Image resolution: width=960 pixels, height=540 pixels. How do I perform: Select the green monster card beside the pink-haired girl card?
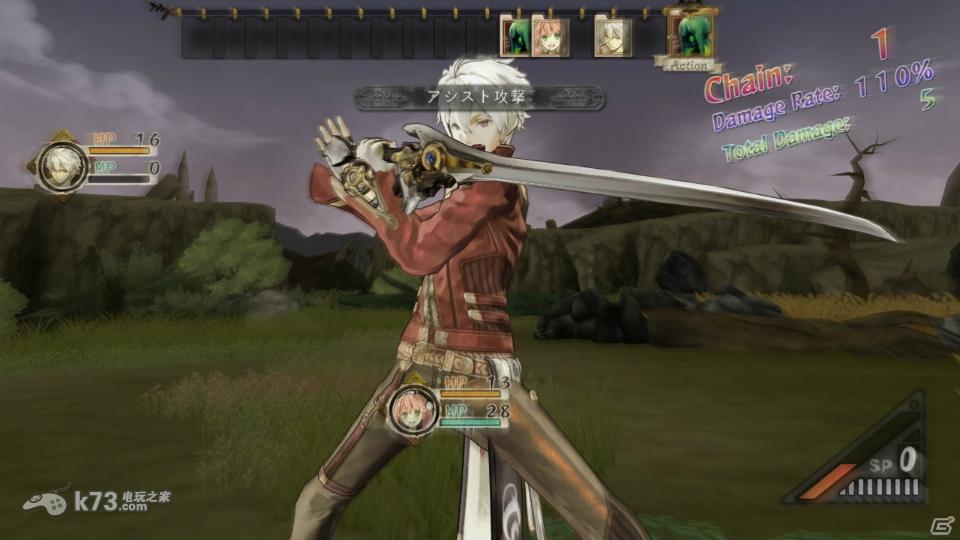(x=515, y=37)
